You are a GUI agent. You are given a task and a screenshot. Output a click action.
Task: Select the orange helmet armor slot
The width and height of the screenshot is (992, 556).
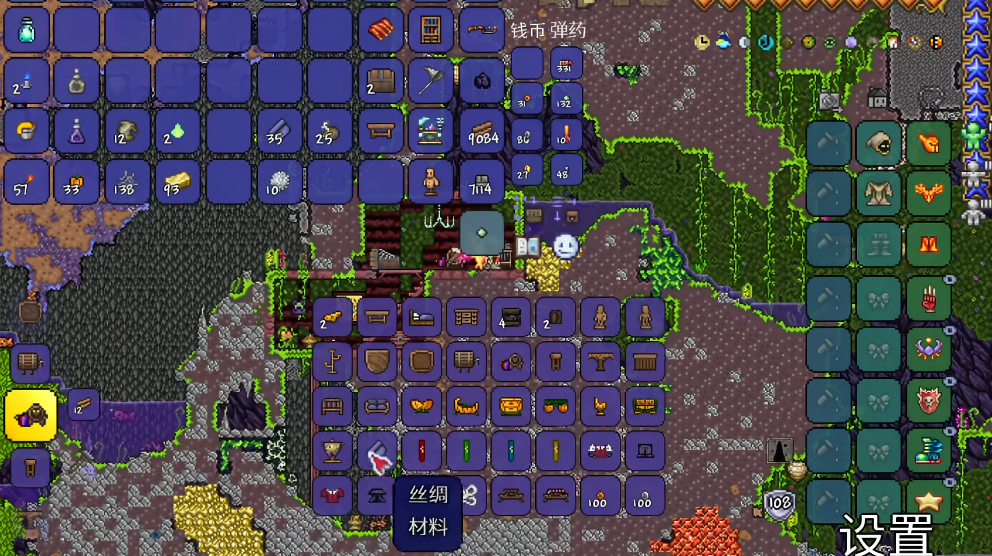930,143
